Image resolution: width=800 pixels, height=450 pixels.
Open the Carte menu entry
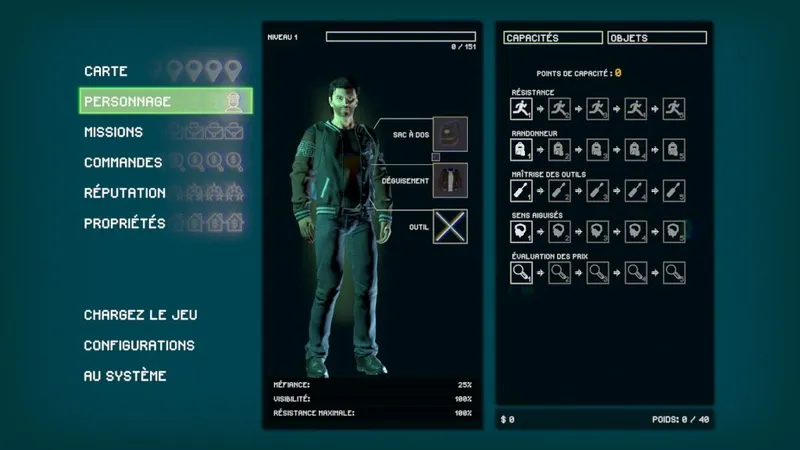click(x=106, y=71)
